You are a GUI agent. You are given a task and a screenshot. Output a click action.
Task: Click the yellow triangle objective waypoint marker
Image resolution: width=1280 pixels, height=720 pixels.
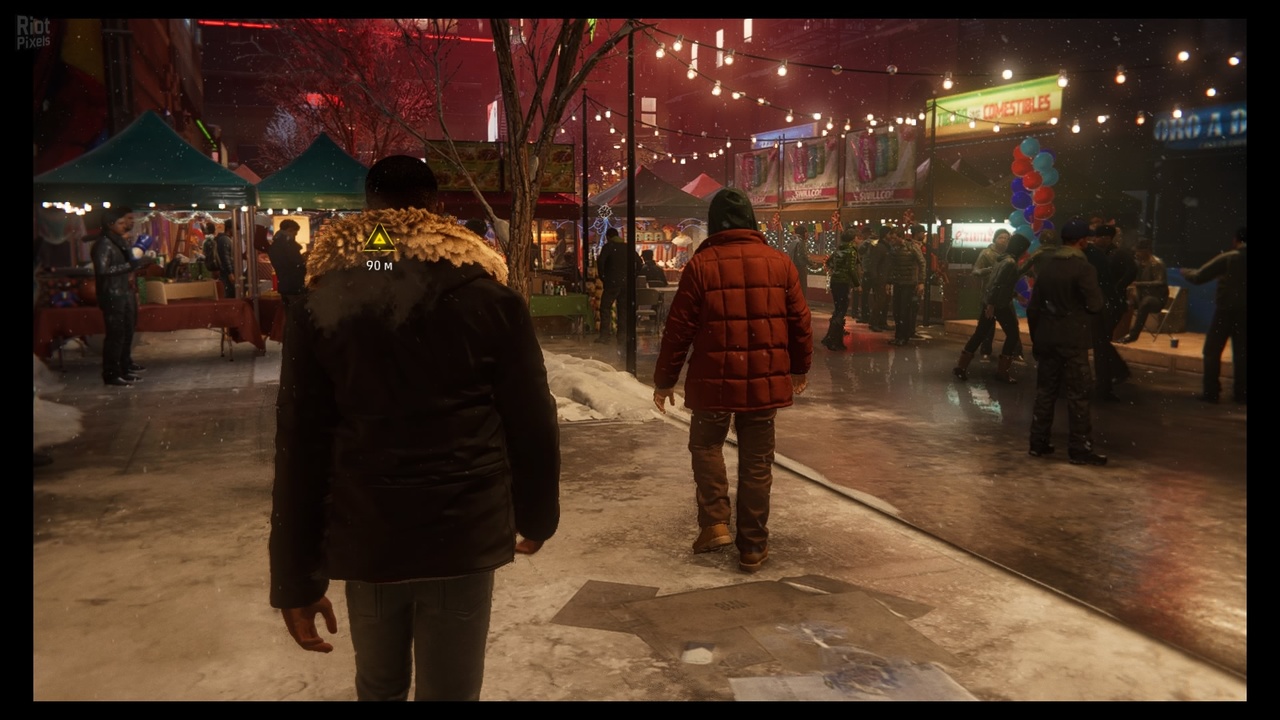[379, 239]
